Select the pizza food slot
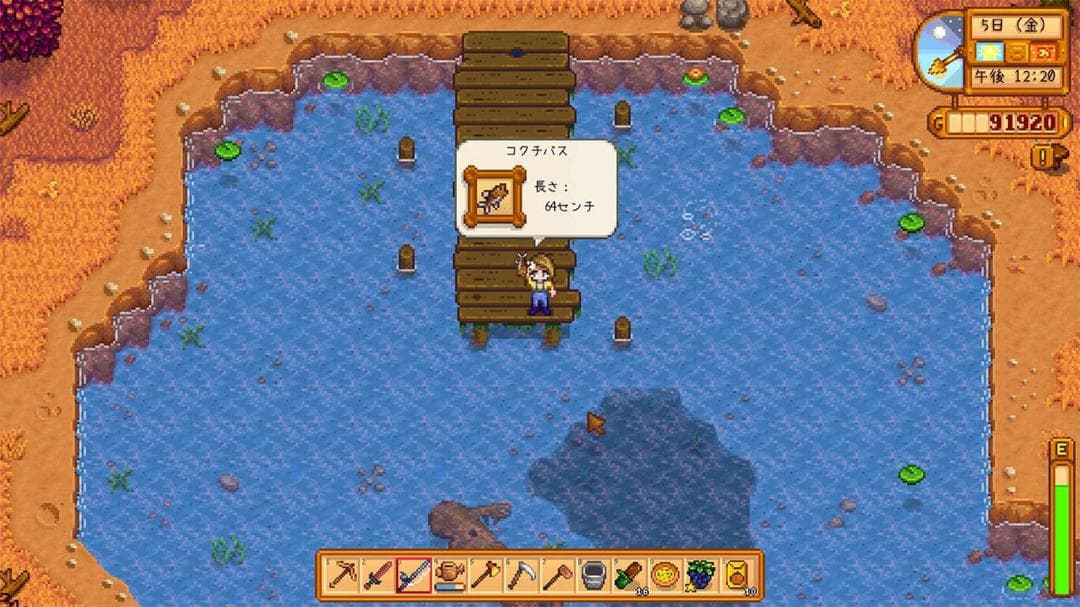Viewport: 1080px width, 607px height. [664, 575]
